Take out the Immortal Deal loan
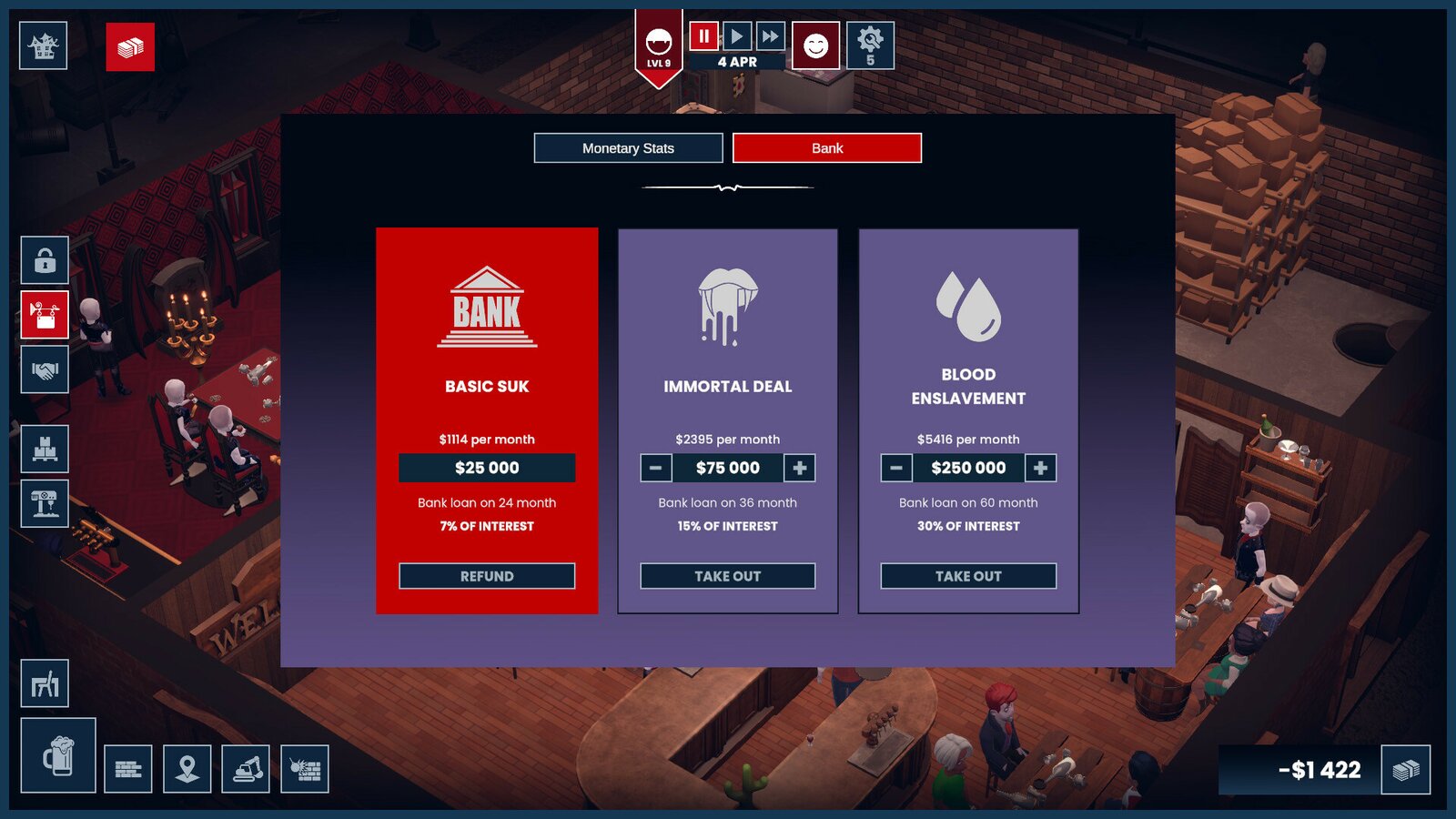This screenshot has height=819, width=1456. click(x=727, y=575)
